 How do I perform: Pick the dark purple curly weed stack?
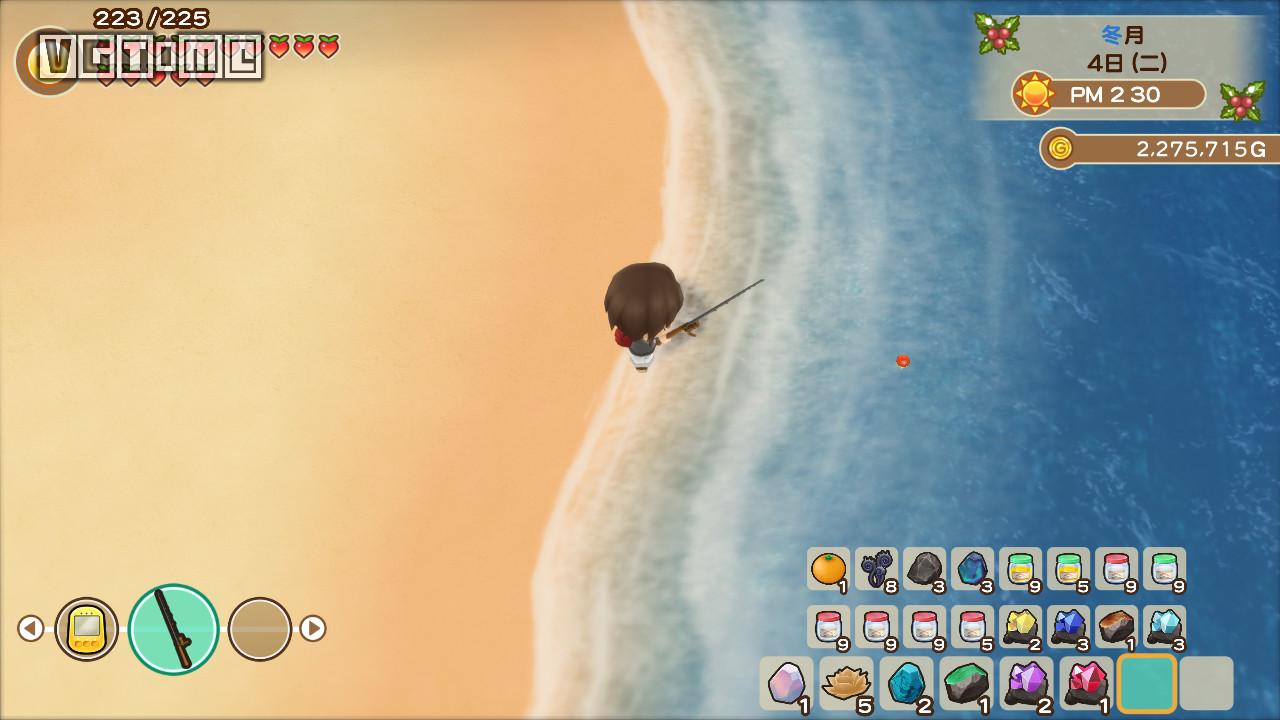click(x=876, y=569)
